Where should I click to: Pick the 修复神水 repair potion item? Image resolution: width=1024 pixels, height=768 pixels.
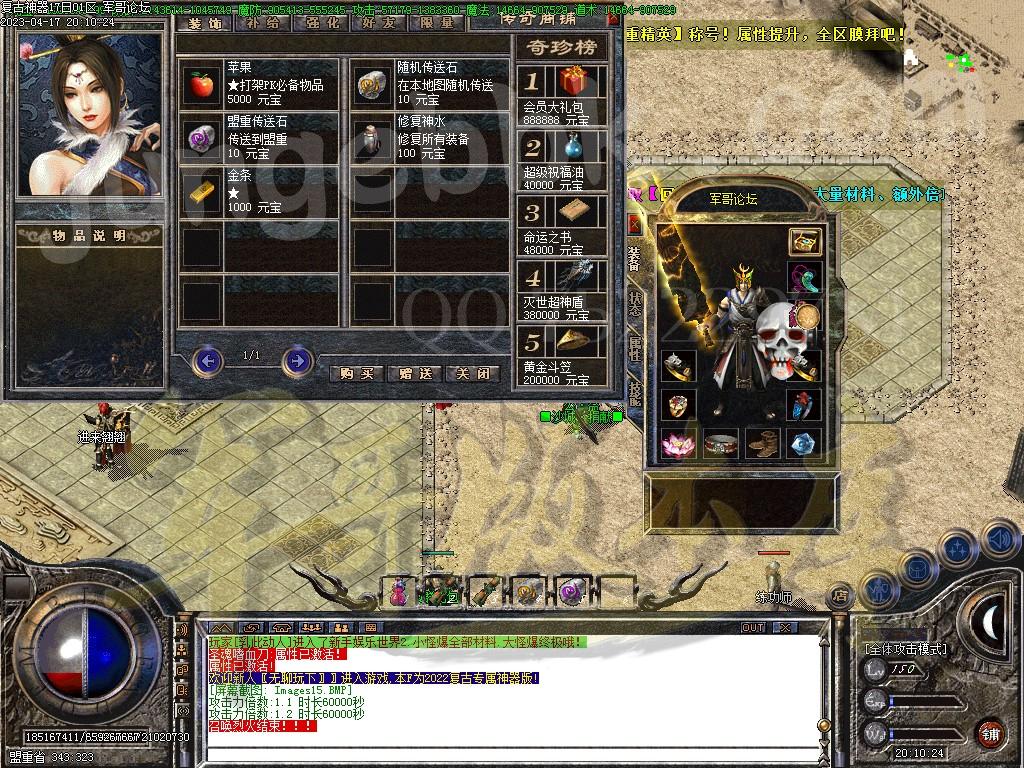coord(374,140)
